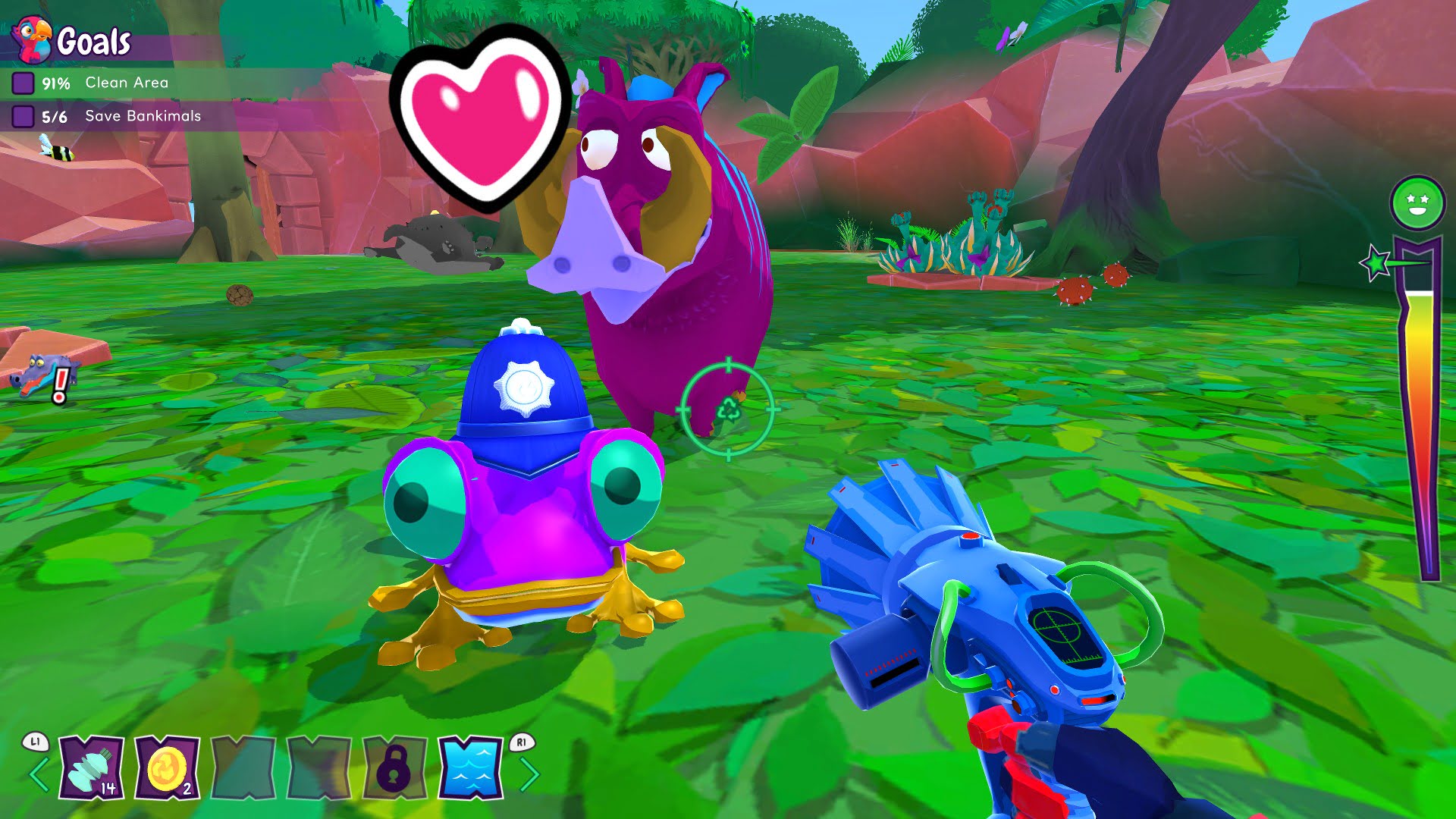Select the Clean Area goal
Screen dimensions: 1456x819
coord(126,83)
